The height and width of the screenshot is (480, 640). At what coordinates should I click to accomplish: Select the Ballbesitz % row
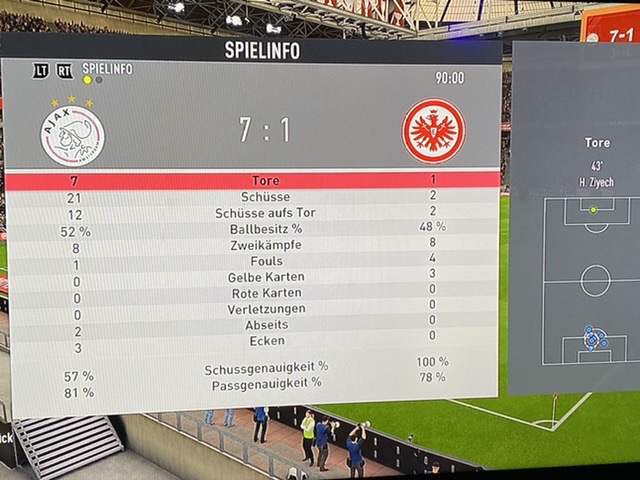click(252, 229)
